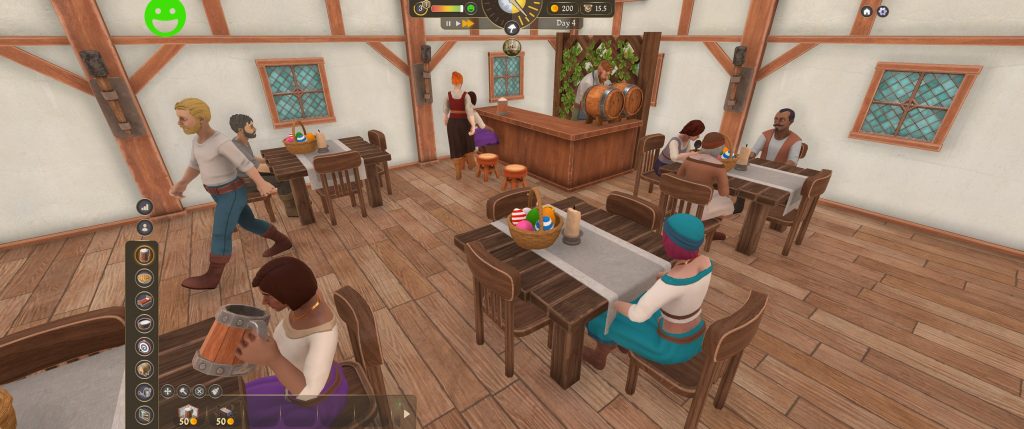
Task: Select the beer mug build category
Action: (x=145, y=255)
